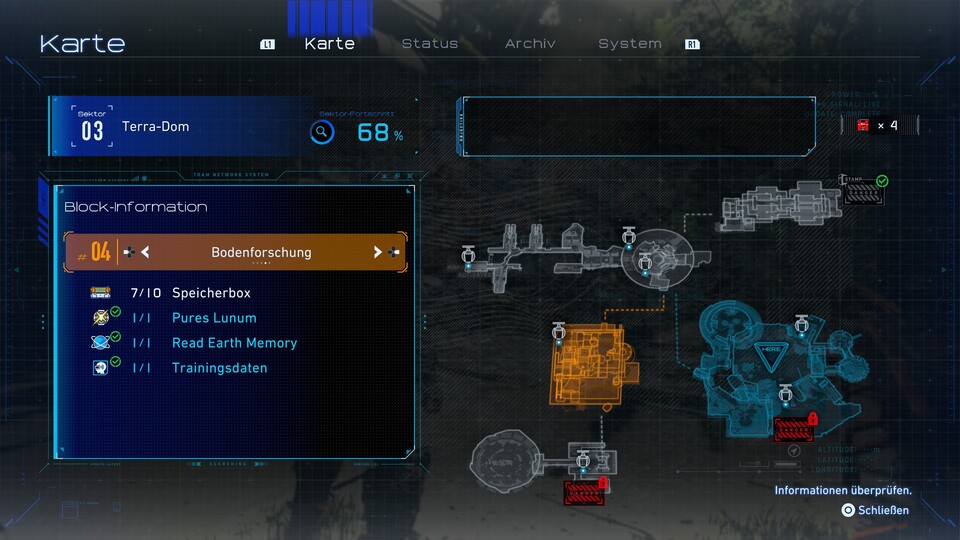Image resolution: width=960 pixels, height=540 pixels.
Task: Select the System tab
Action: [x=630, y=44]
